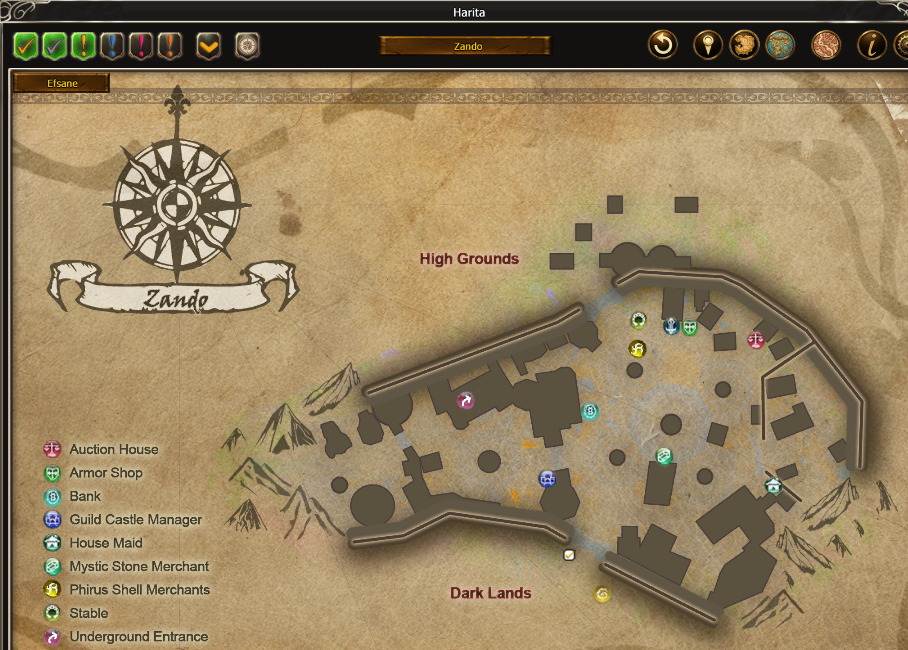Expand the yellow down-arrow dropdown button
This screenshot has height=650, width=908.
(x=208, y=45)
